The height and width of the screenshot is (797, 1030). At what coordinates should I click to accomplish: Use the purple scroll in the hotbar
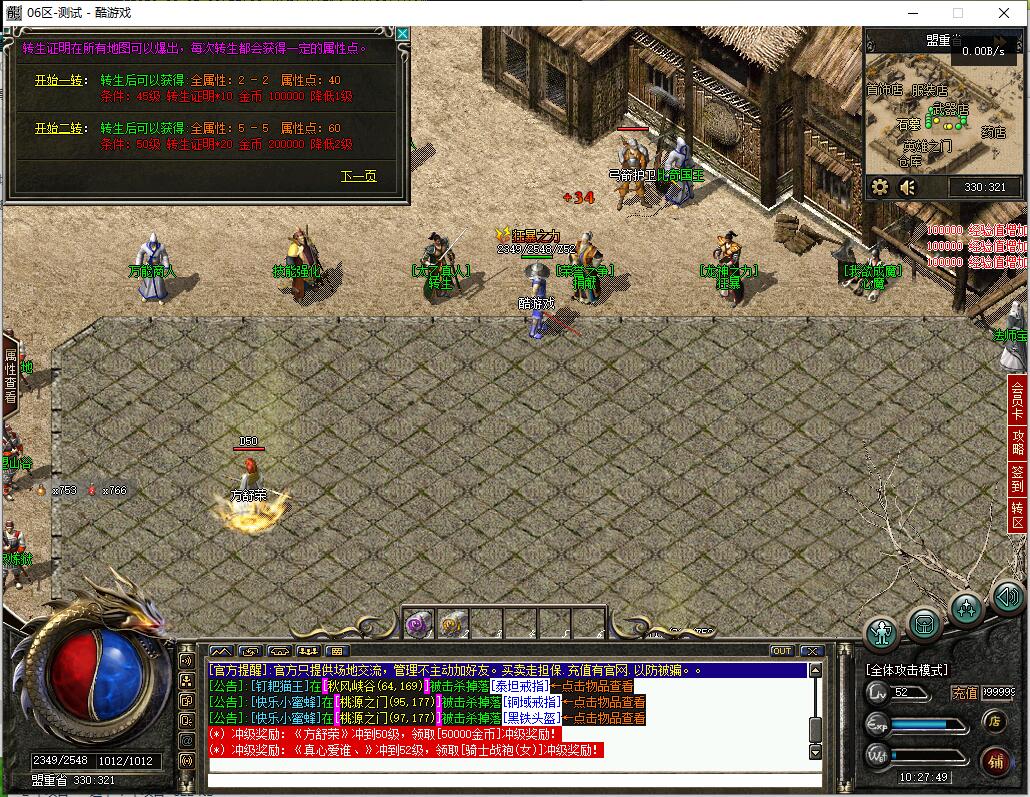point(417,625)
